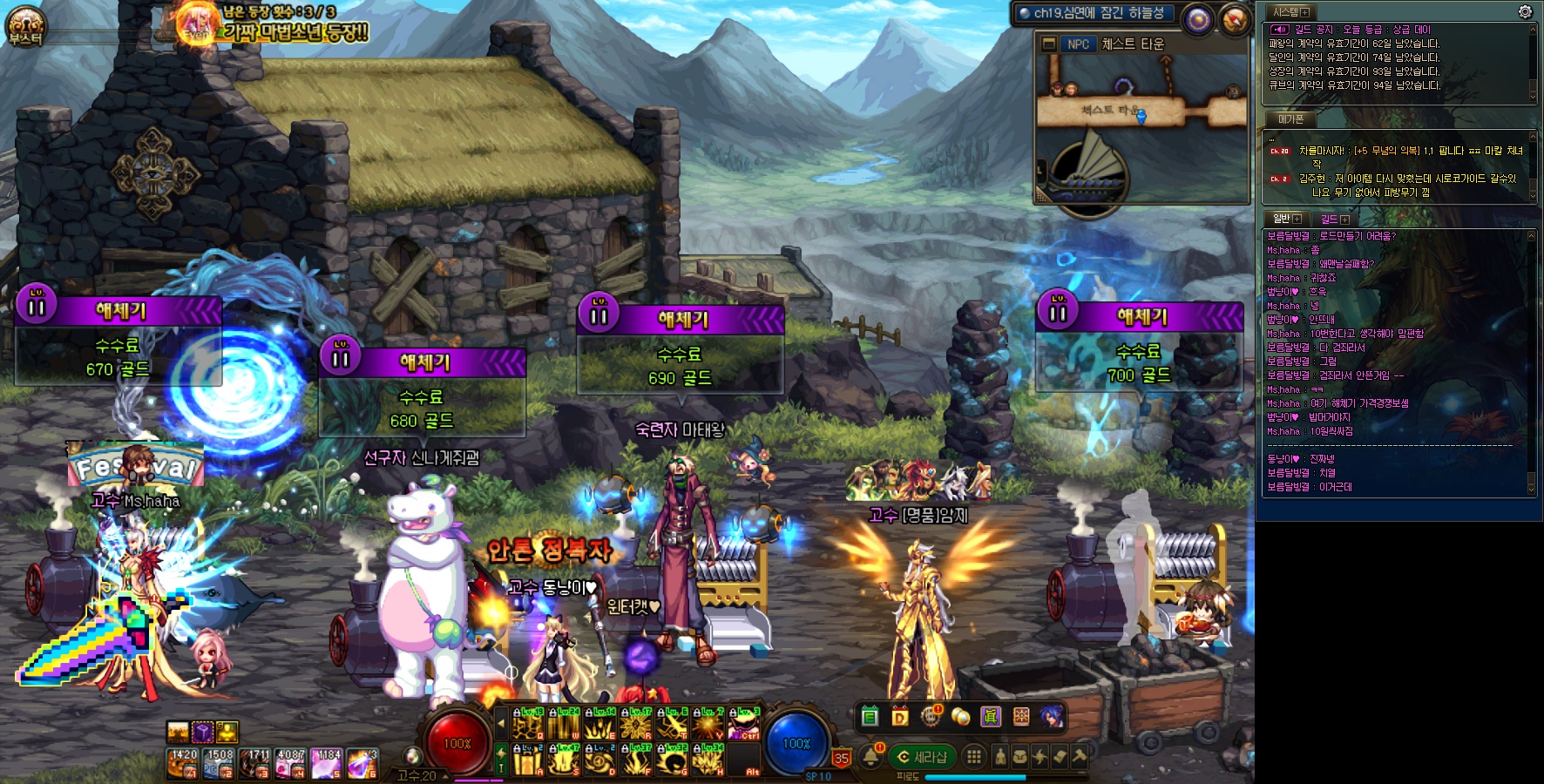Open the channel selector ch19
Viewport: 1544px width, 784px height.
[1098, 13]
